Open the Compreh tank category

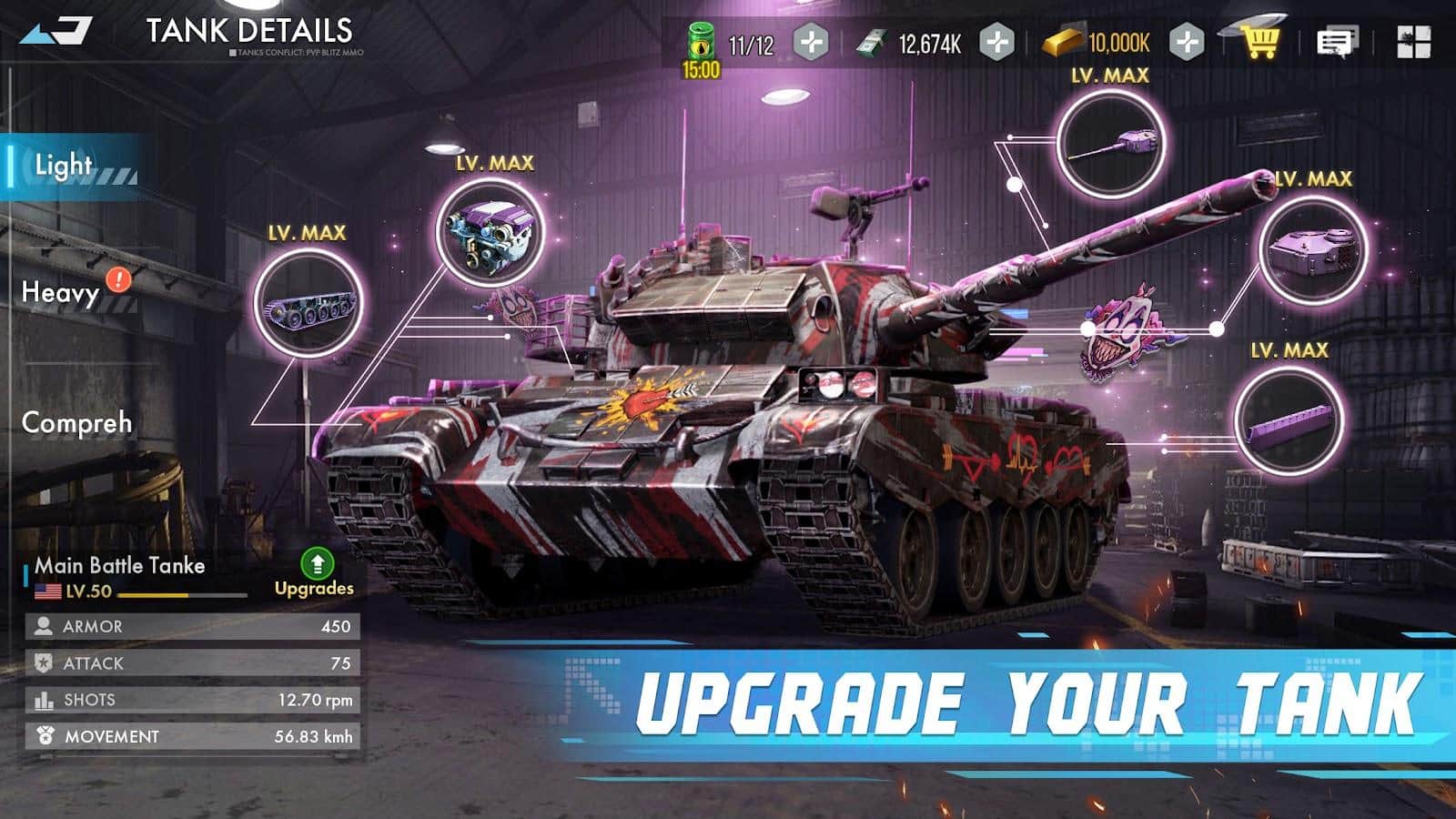click(x=76, y=423)
